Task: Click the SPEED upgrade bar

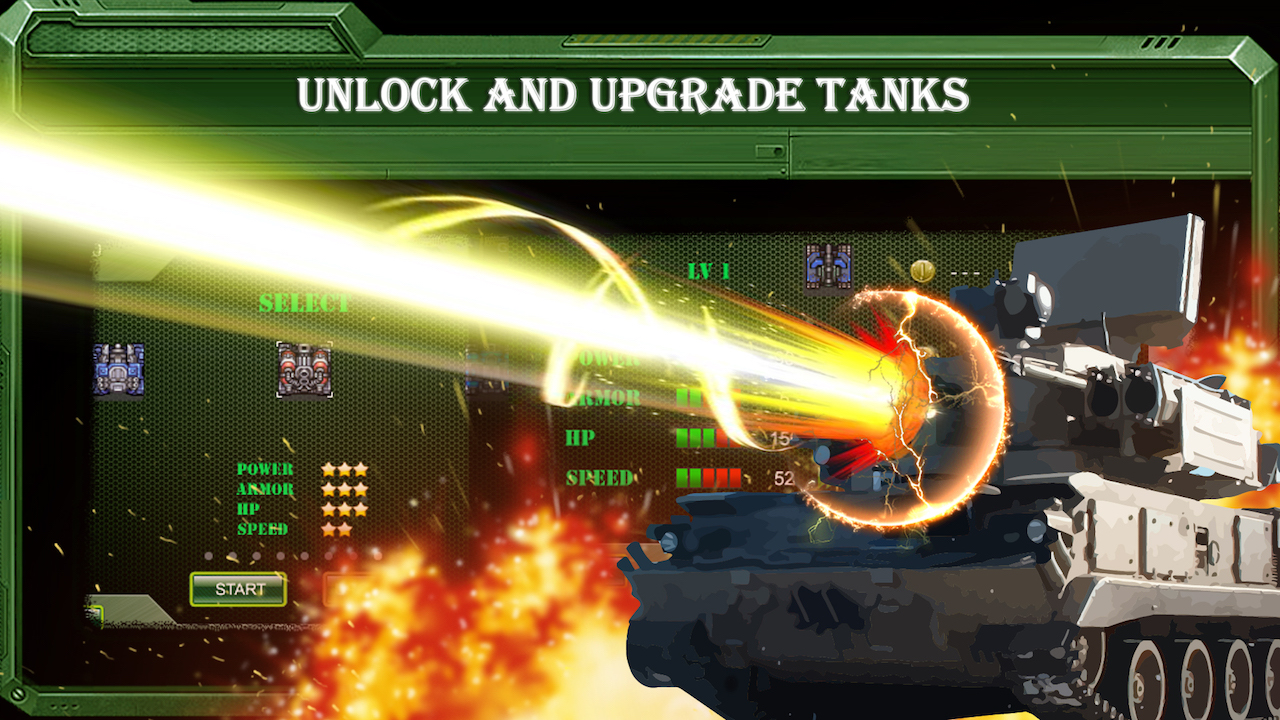Action: coord(710,477)
